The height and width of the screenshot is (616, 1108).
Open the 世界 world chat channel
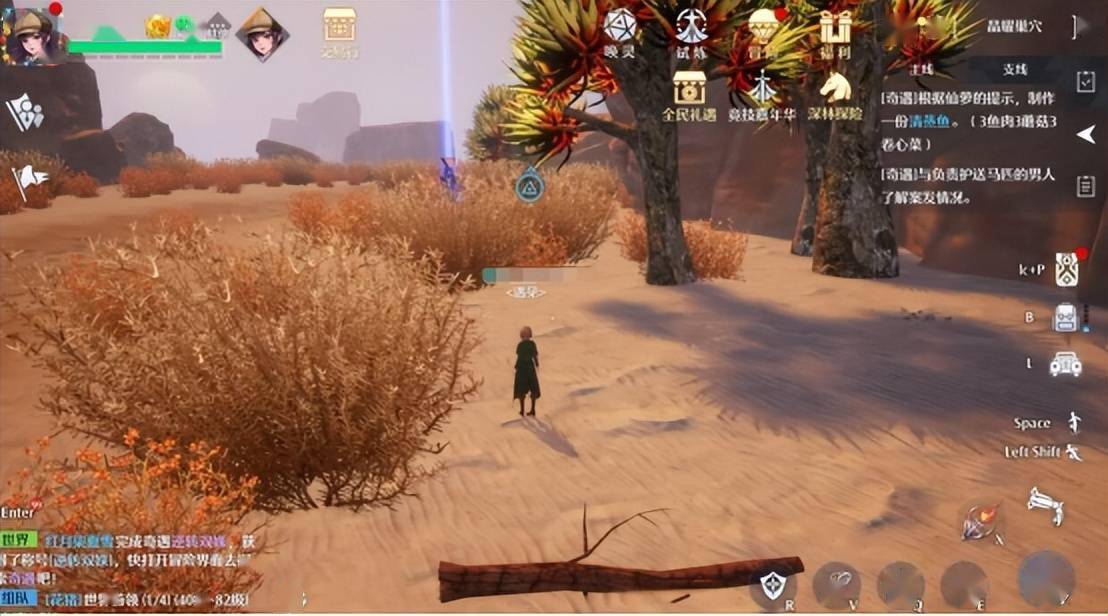pyautogui.click(x=19, y=539)
